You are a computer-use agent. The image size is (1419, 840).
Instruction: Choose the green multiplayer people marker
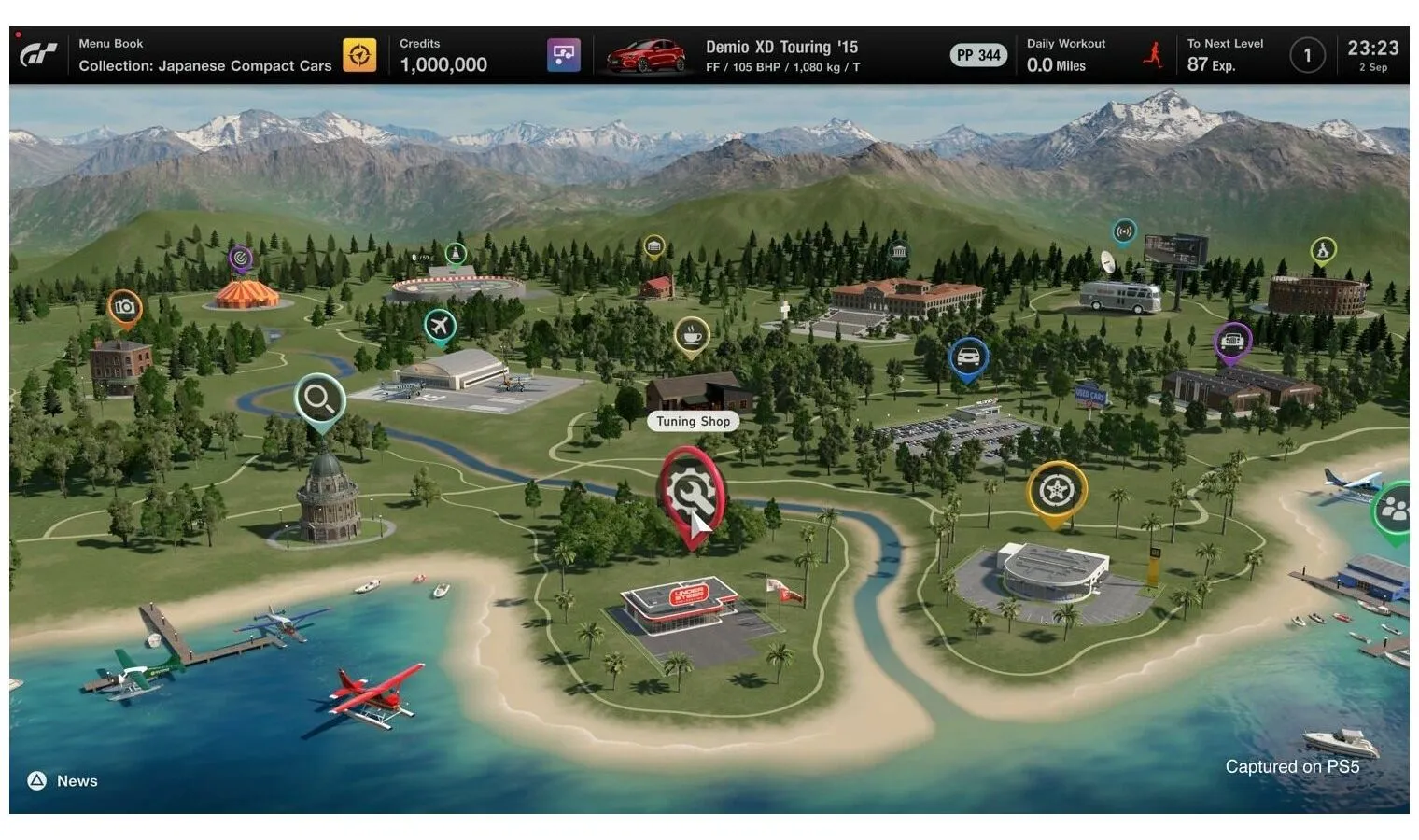[x=1394, y=509]
